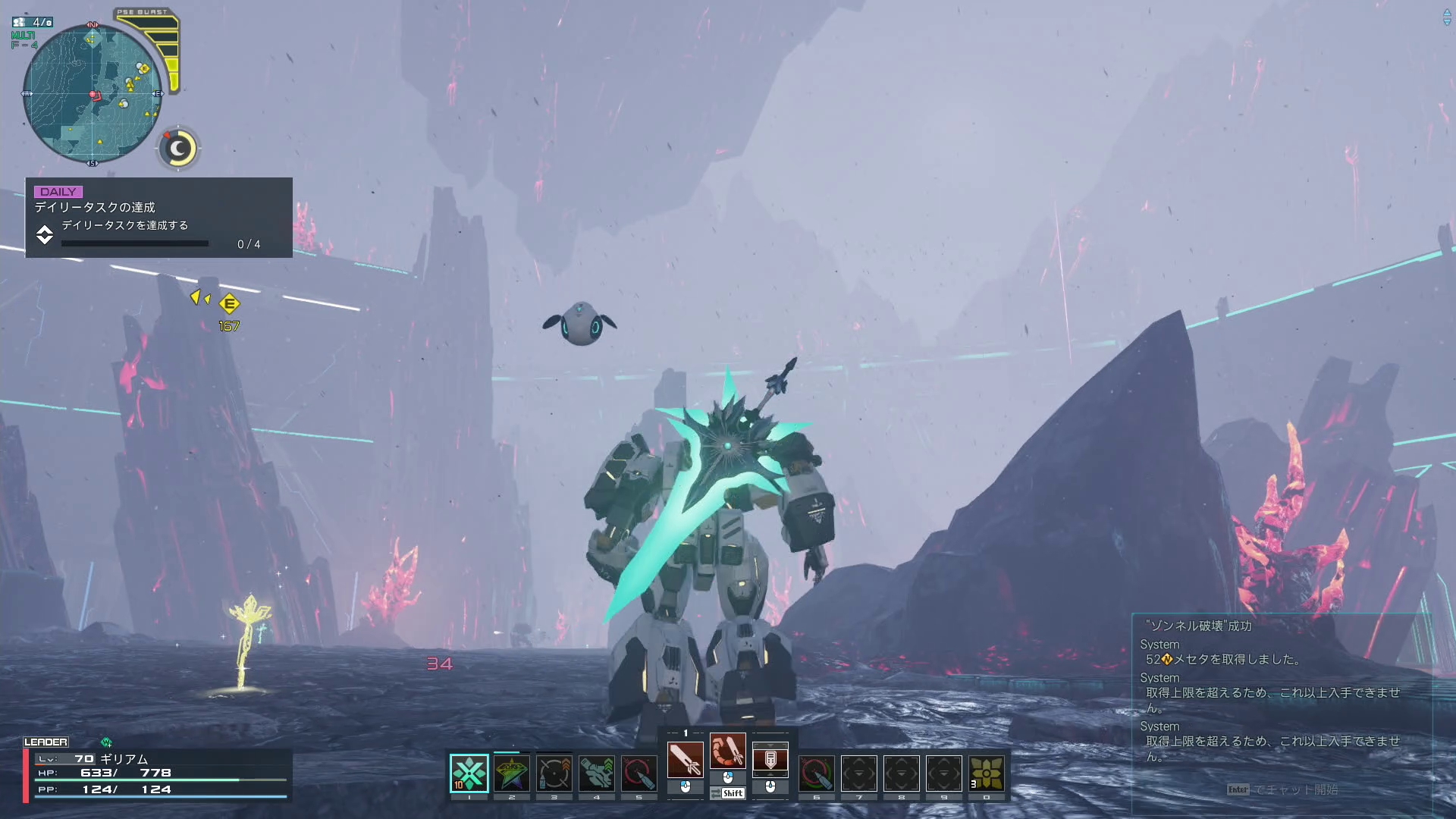Click the yellow E emergency marker
This screenshot has height=819, width=1456.
(x=229, y=304)
